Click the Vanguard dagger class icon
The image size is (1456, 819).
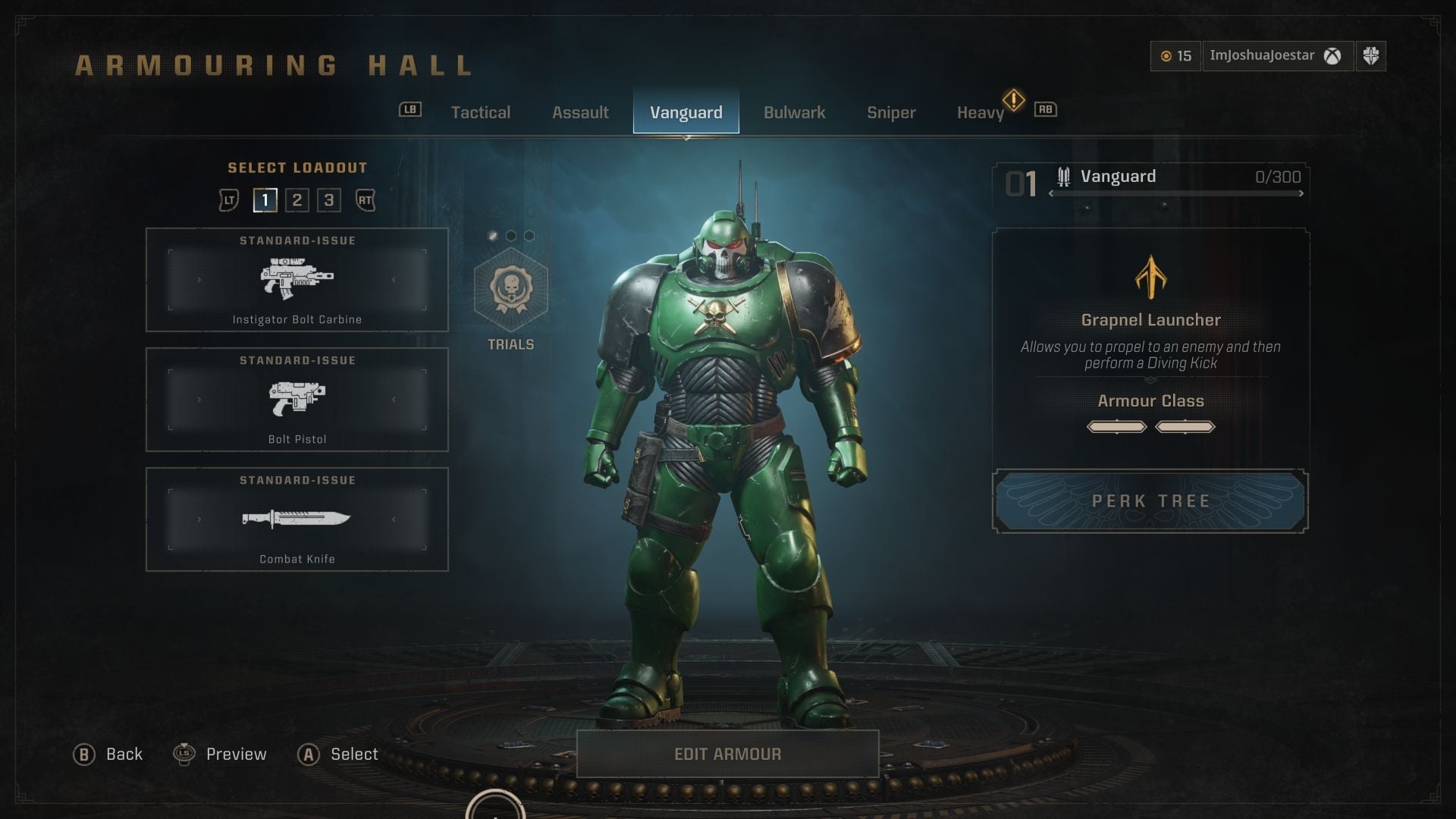[x=1063, y=176]
